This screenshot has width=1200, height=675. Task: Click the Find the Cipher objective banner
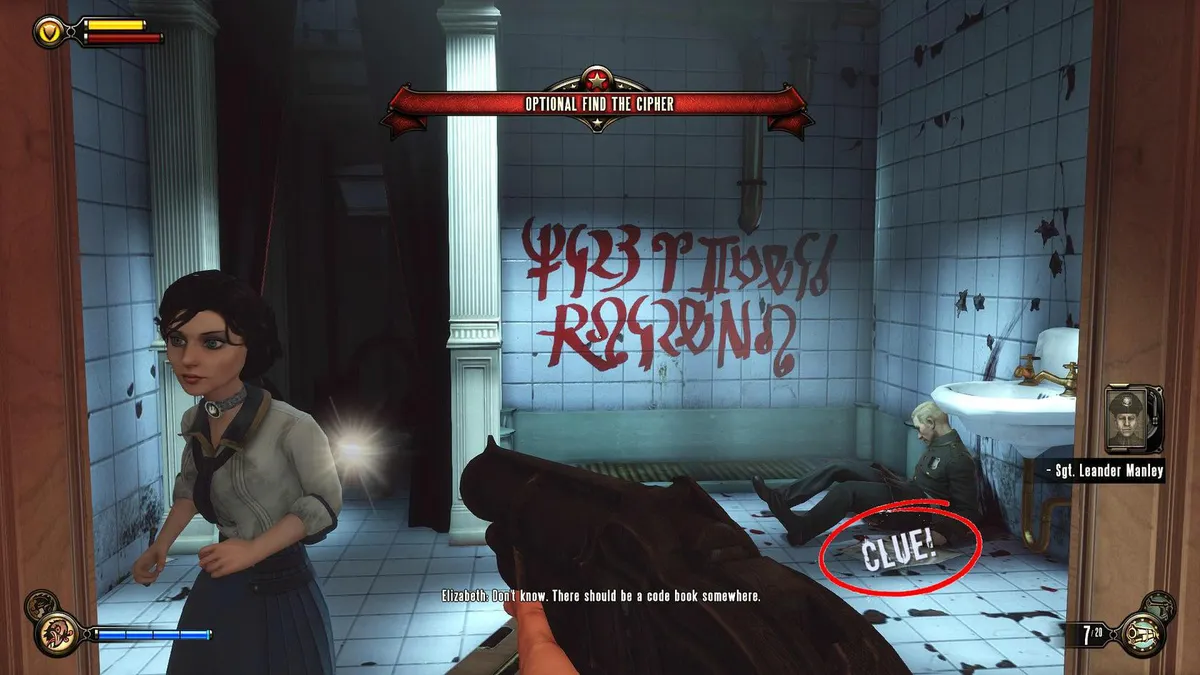tap(598, 104)
